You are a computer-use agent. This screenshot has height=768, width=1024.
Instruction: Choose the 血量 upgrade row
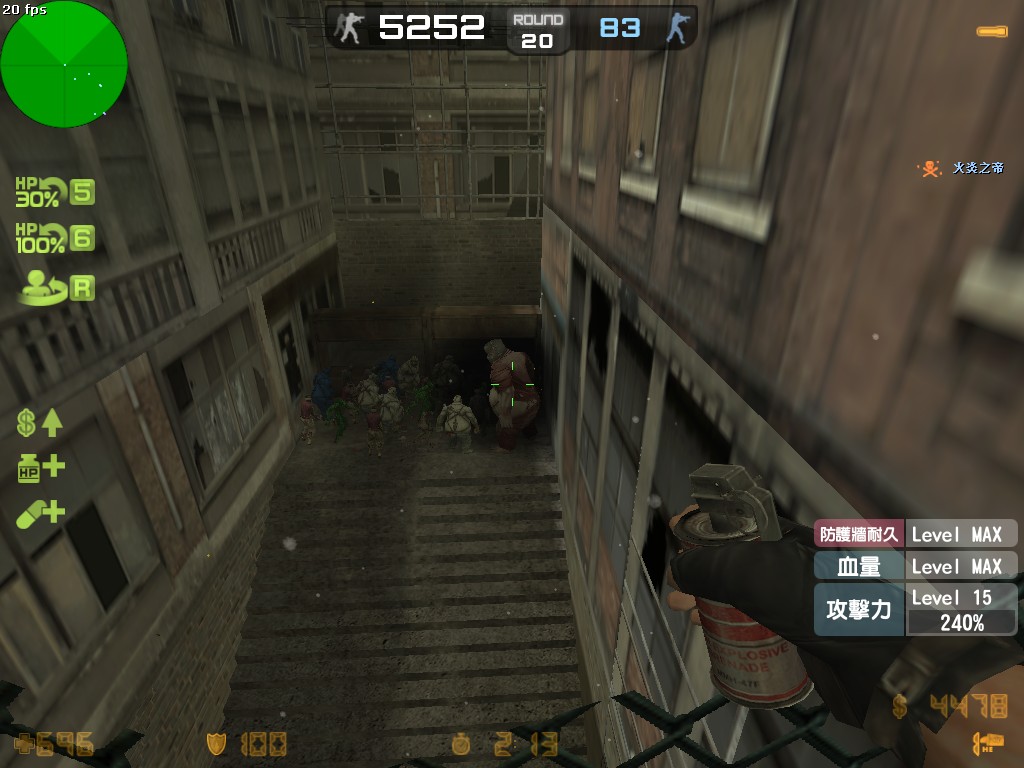coord(915,566)
